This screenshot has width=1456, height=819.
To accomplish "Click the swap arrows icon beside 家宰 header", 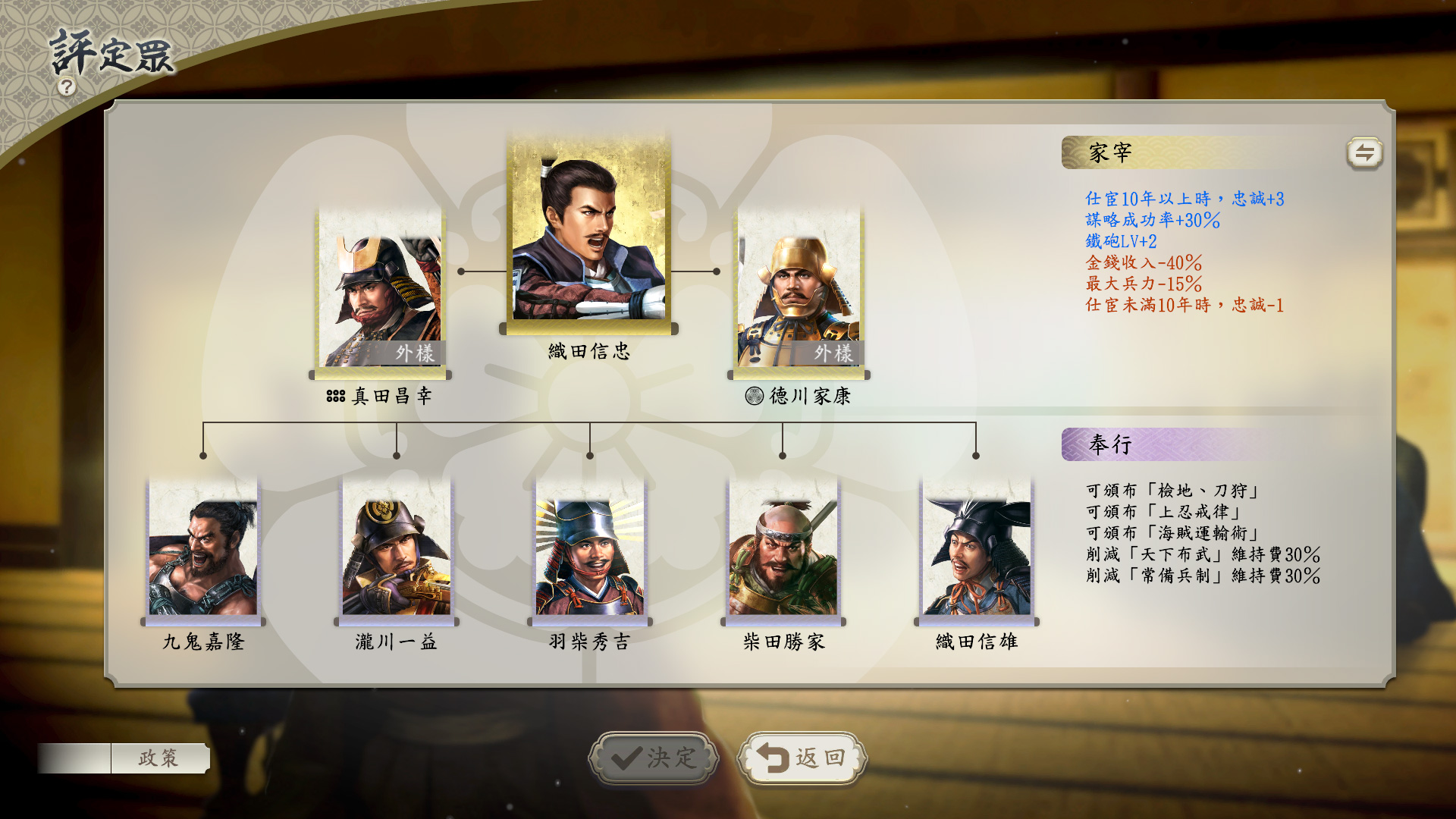I will click(x=1365, y=151).
